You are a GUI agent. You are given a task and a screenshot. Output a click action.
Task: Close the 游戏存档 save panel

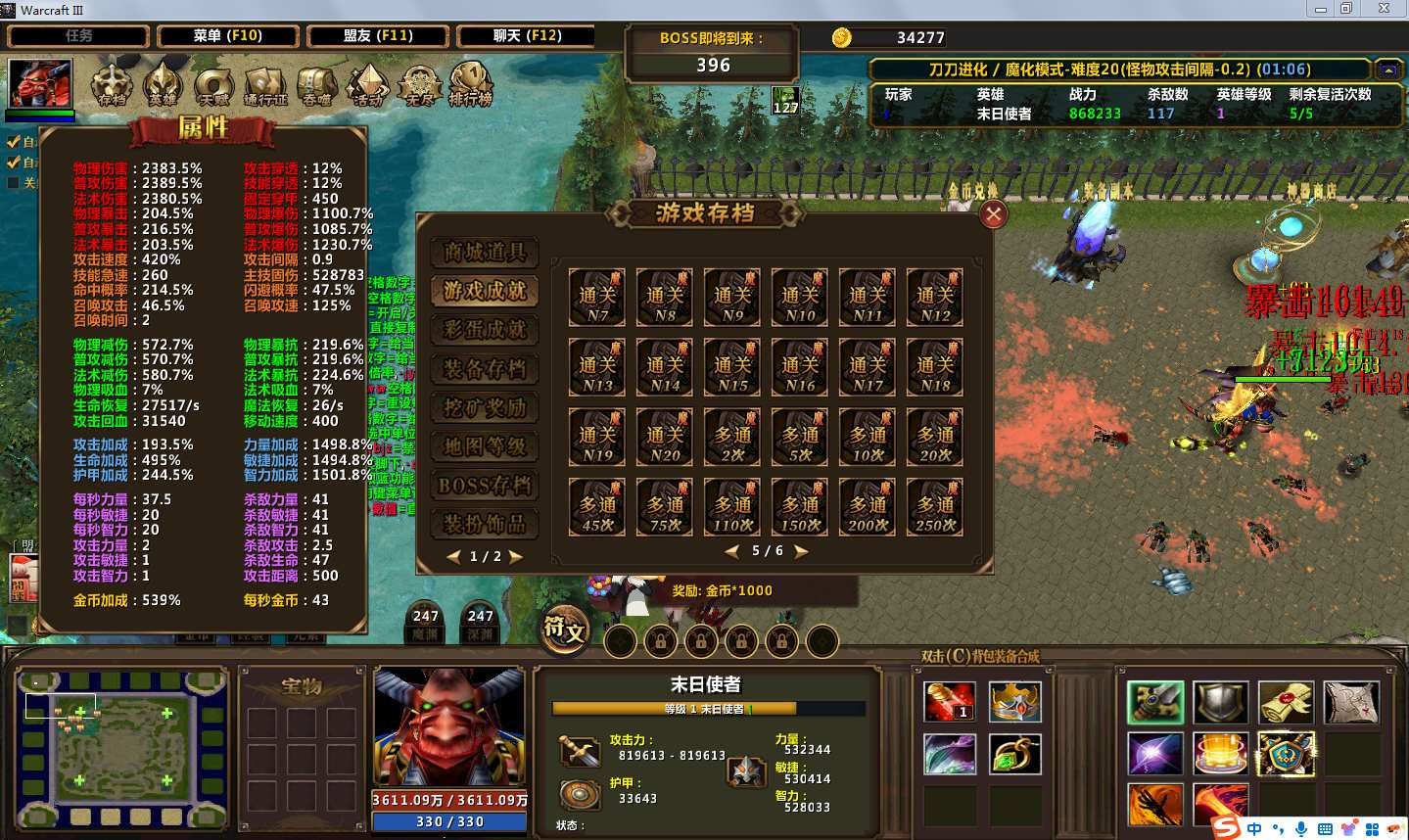tap(993, 214)
